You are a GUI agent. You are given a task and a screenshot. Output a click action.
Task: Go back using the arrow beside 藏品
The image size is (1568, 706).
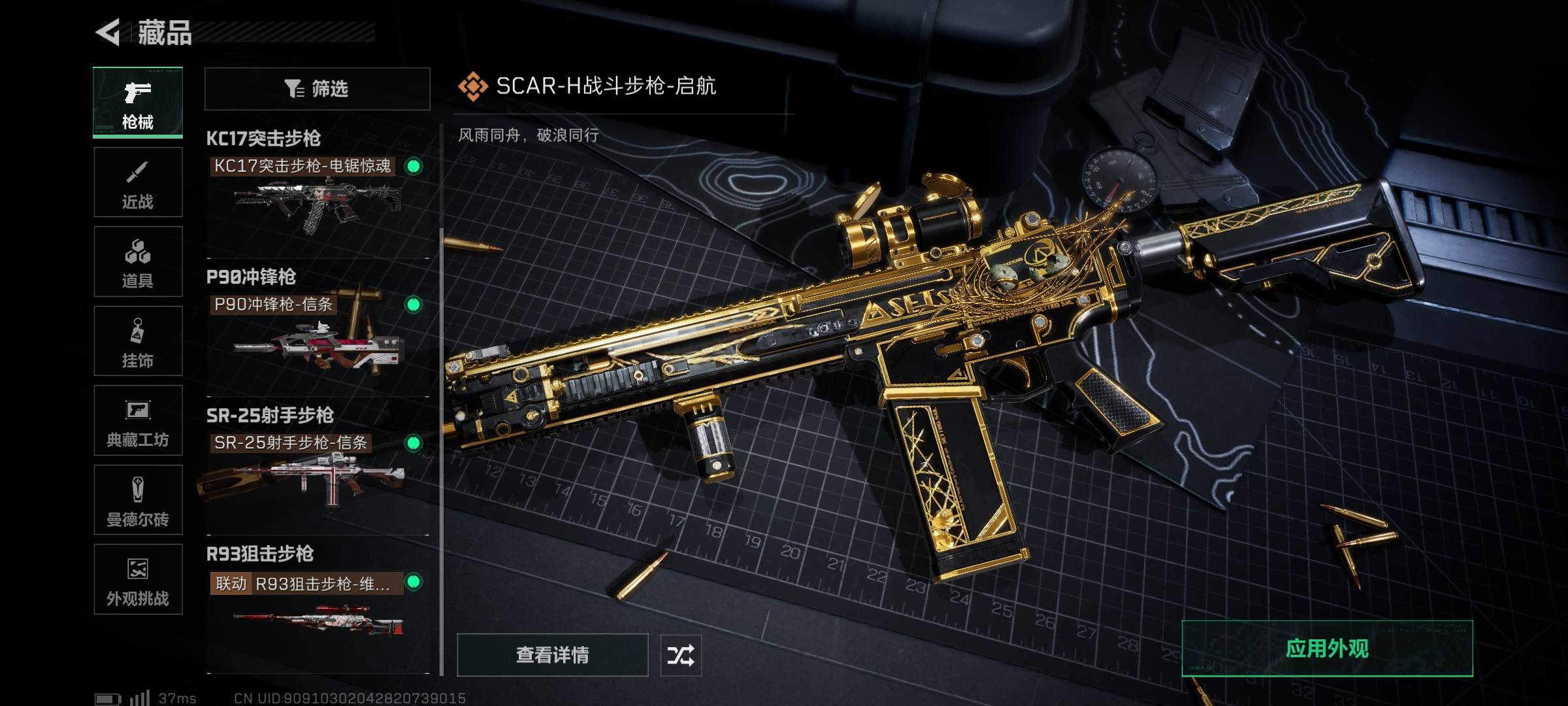[x=108, y=32]
